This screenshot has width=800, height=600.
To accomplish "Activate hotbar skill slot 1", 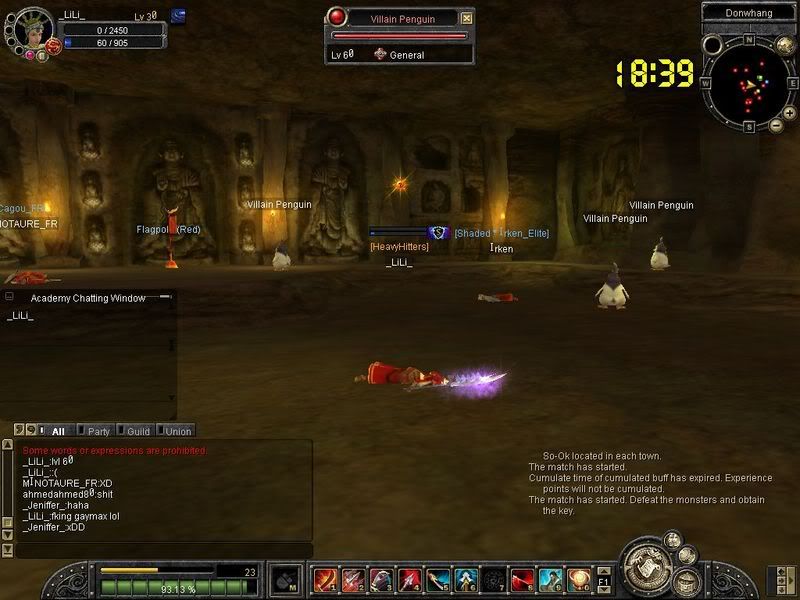I will point(325,579).
